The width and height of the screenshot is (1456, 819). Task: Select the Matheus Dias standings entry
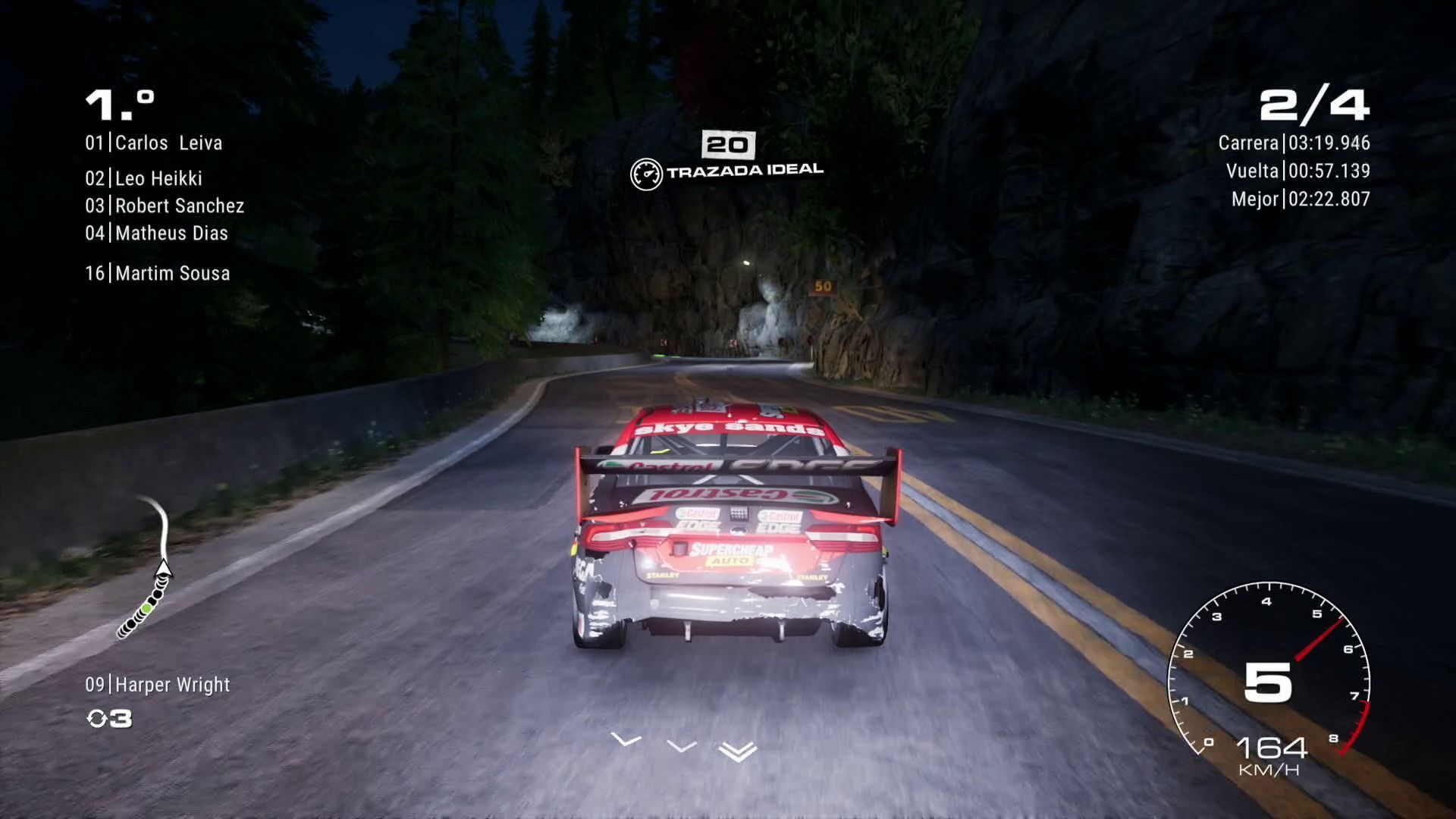(x=156, y=234)
